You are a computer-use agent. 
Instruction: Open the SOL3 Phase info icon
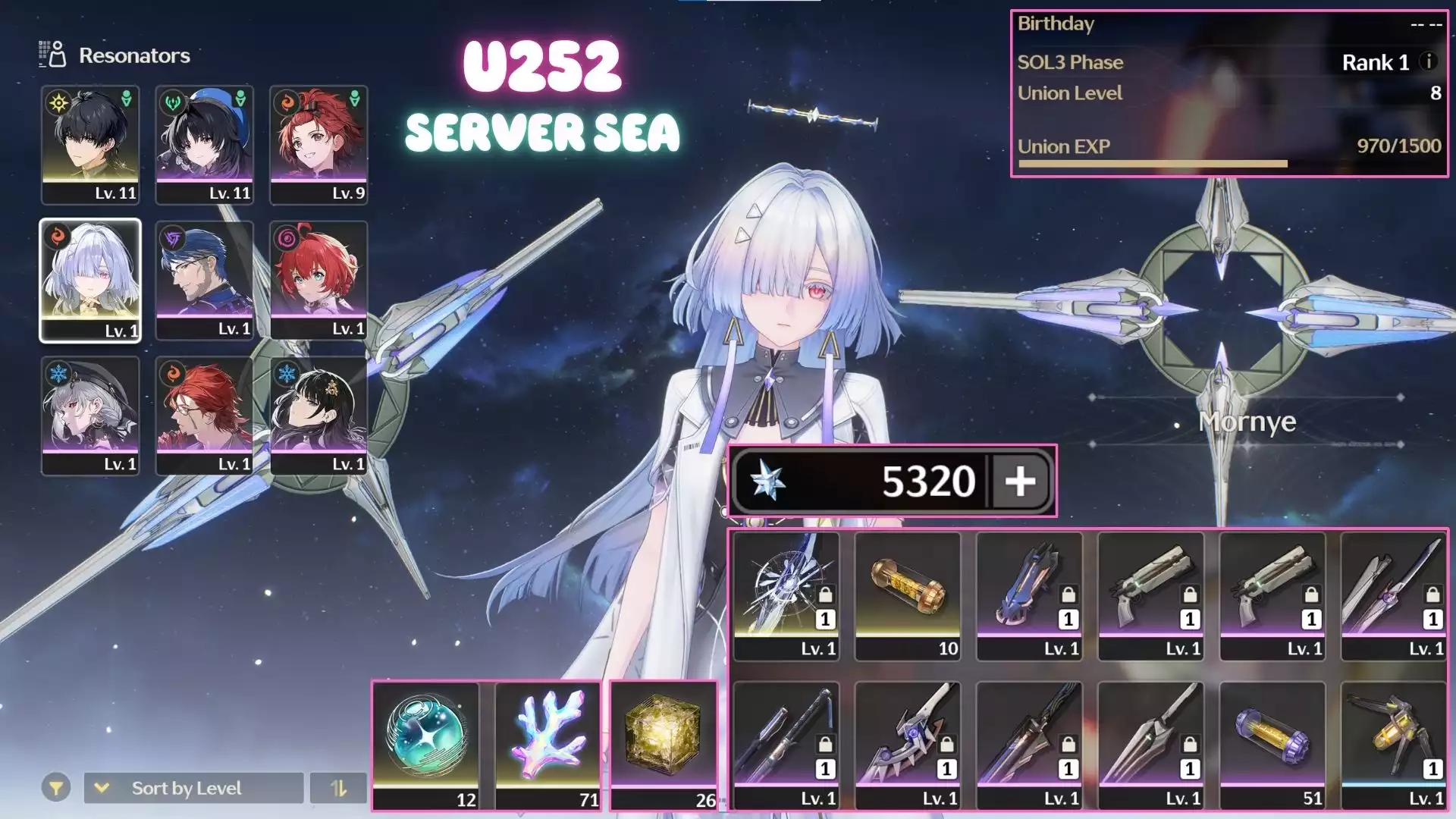point(1428,61)
